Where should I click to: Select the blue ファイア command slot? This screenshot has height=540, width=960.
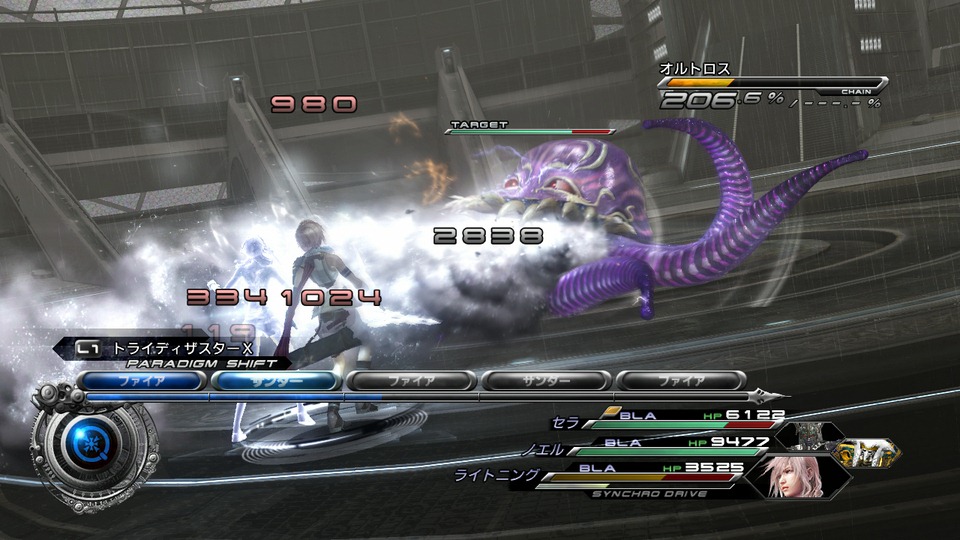[x=141, y=381]
